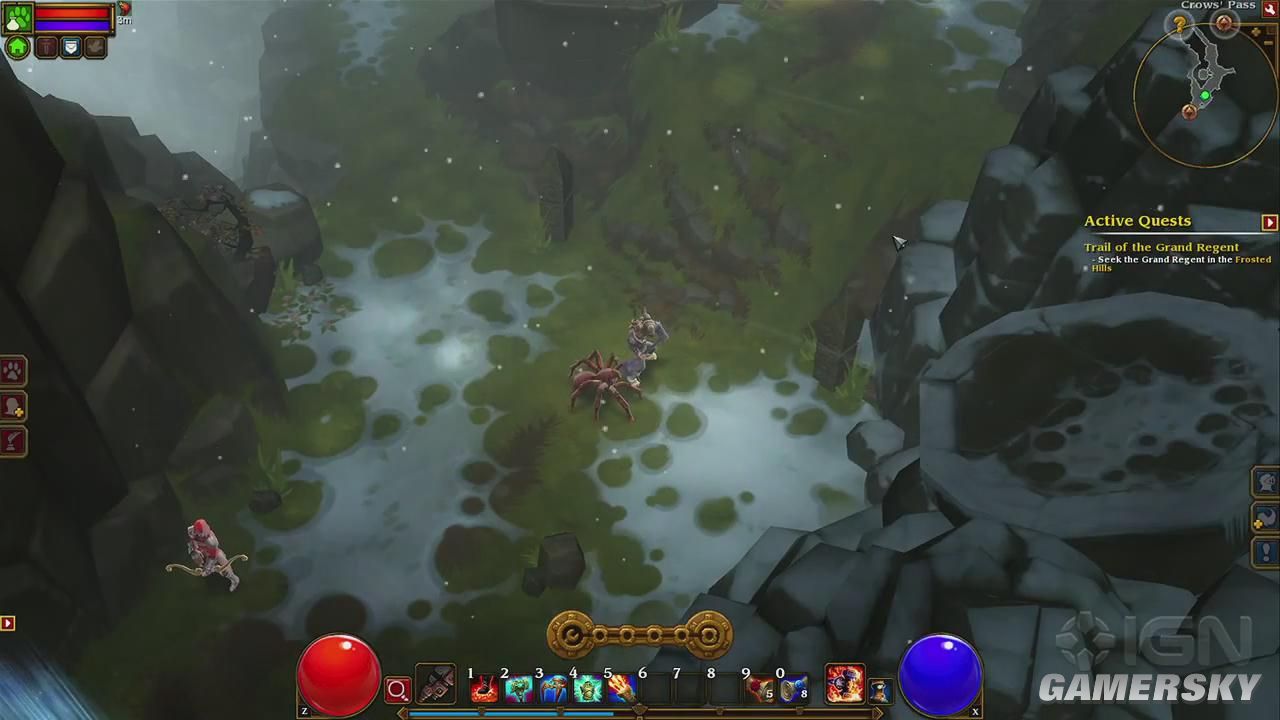
Task: Click the red health orb
Action: point(339,673)
